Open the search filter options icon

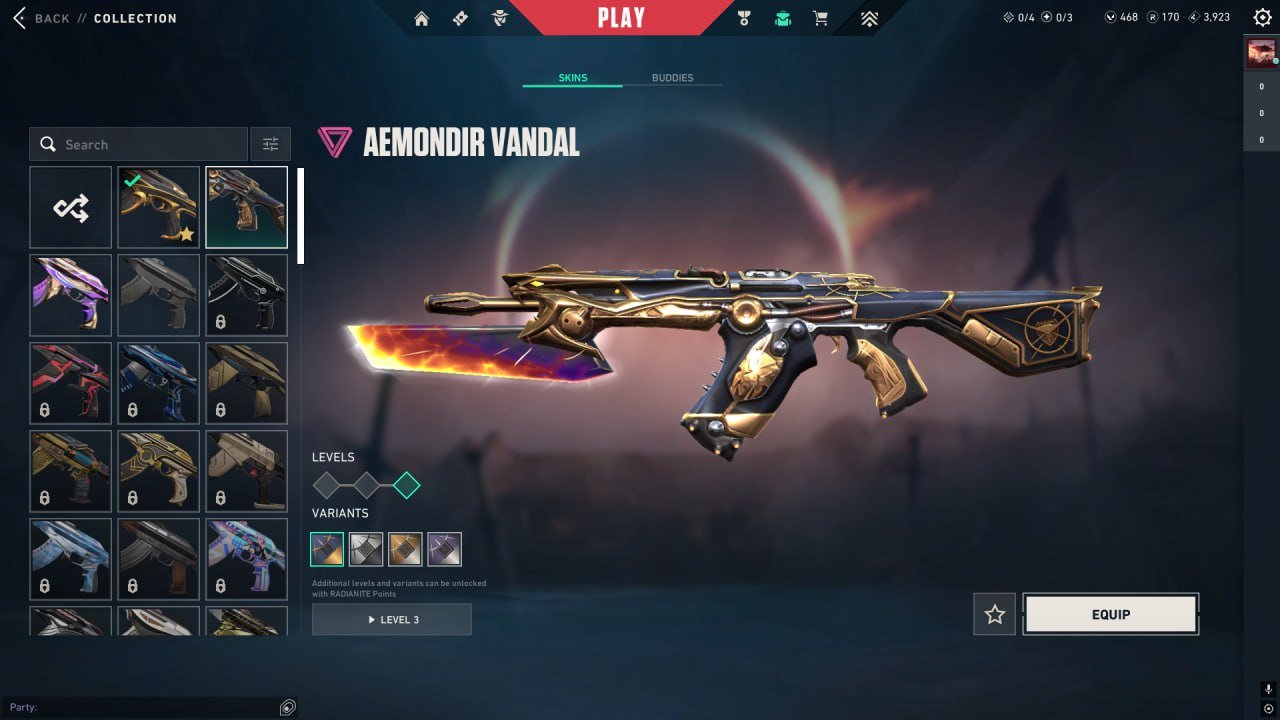point(270,144)
